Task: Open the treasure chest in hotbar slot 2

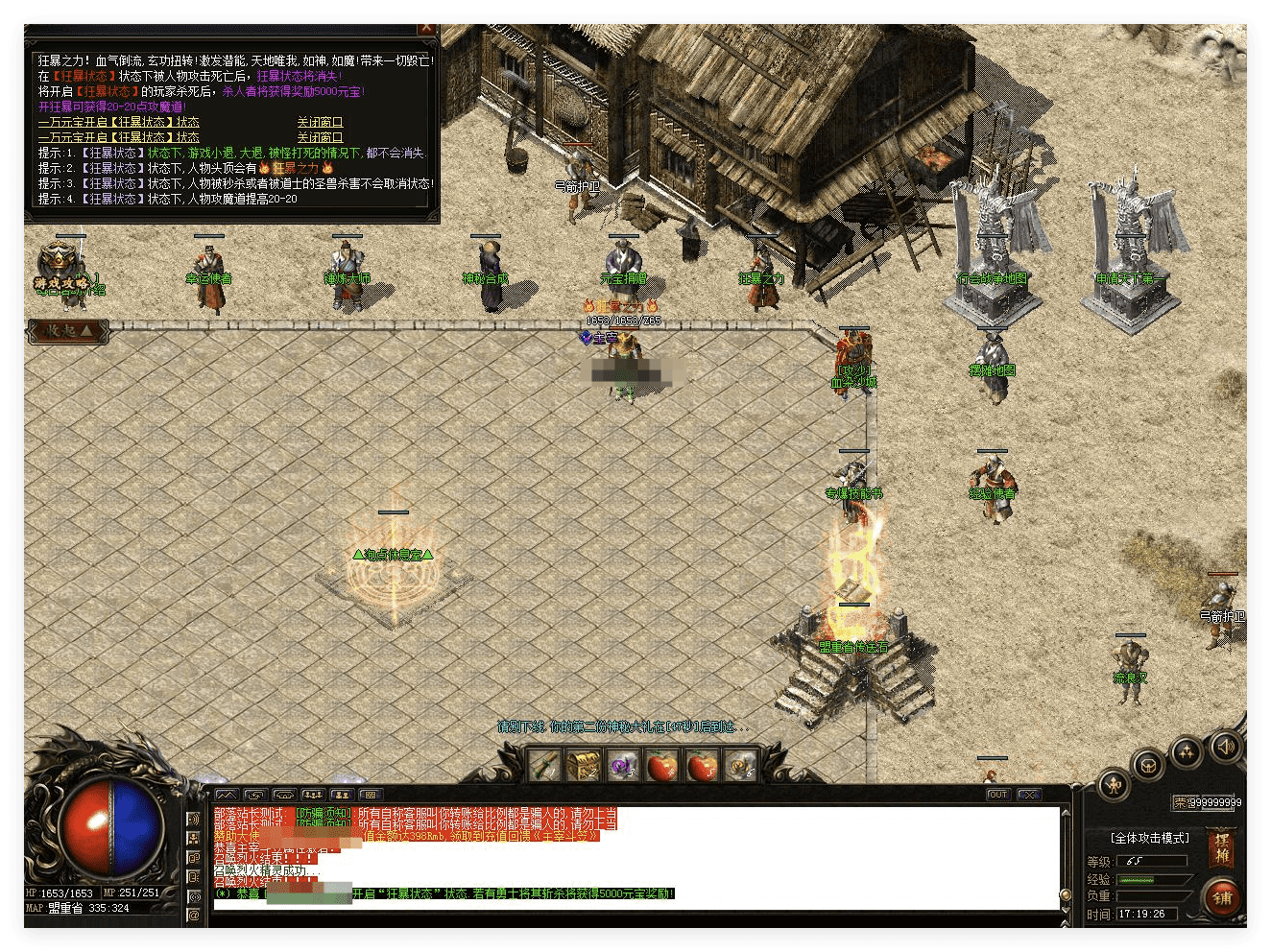Action: pyautogui.click(x=584, y=766)
